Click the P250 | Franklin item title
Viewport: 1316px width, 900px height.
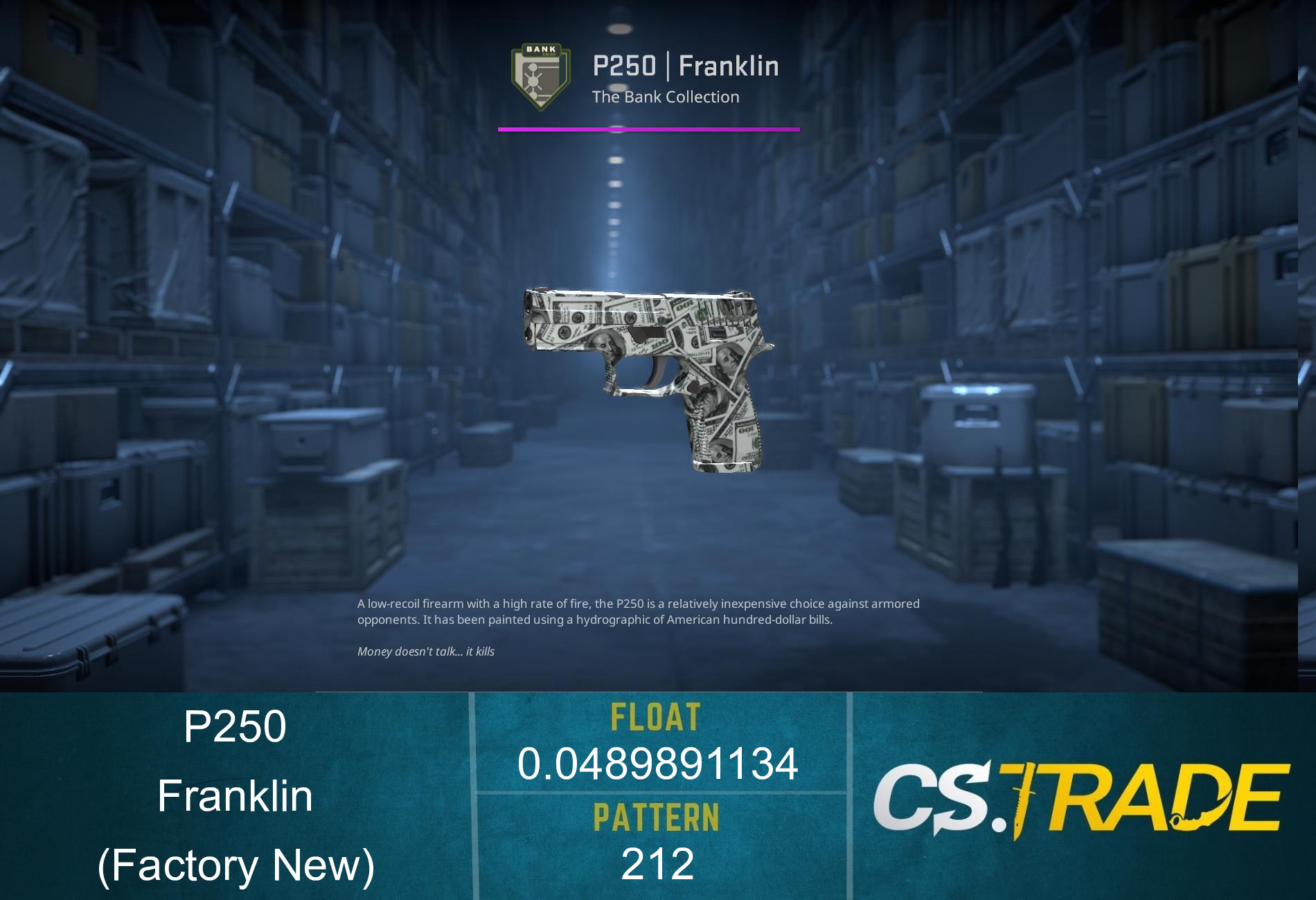[686, 66]
